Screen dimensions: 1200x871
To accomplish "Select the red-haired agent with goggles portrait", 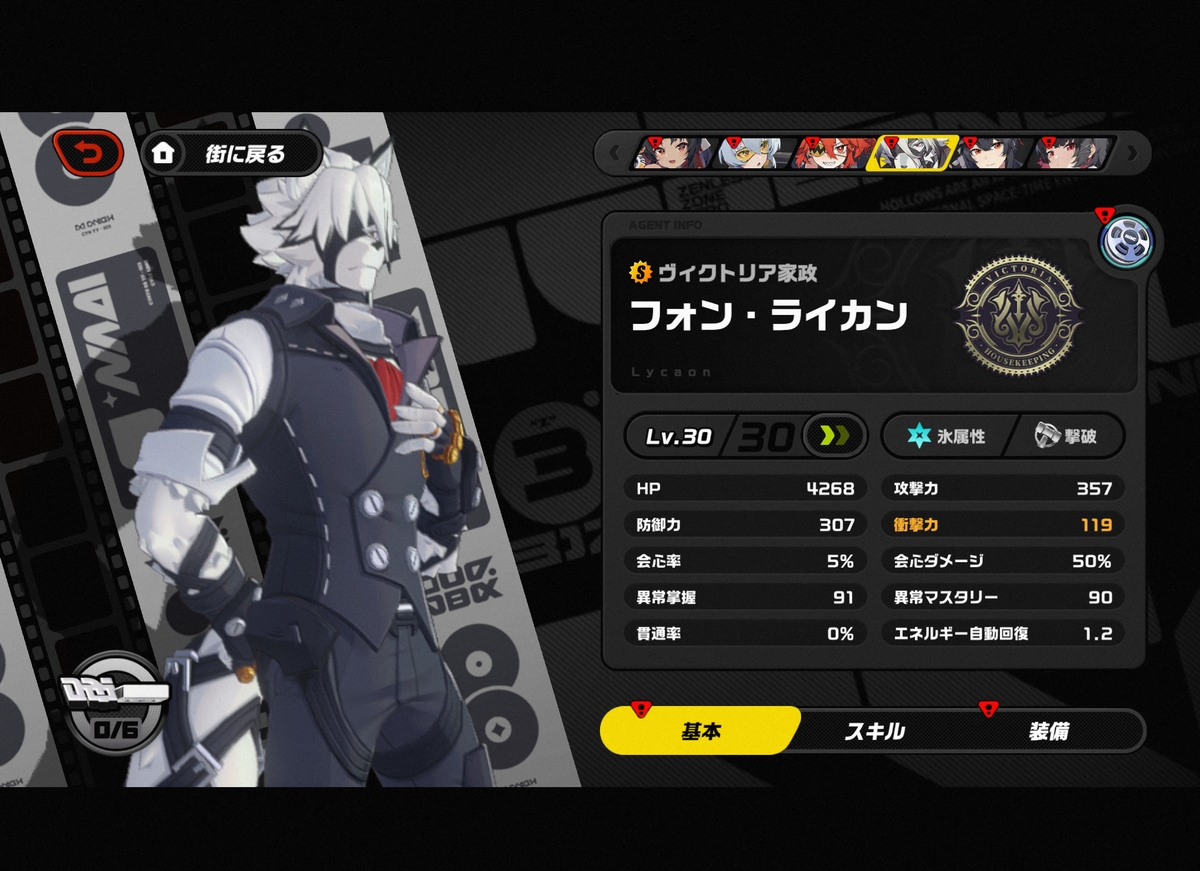I will [x=834, y=153].
